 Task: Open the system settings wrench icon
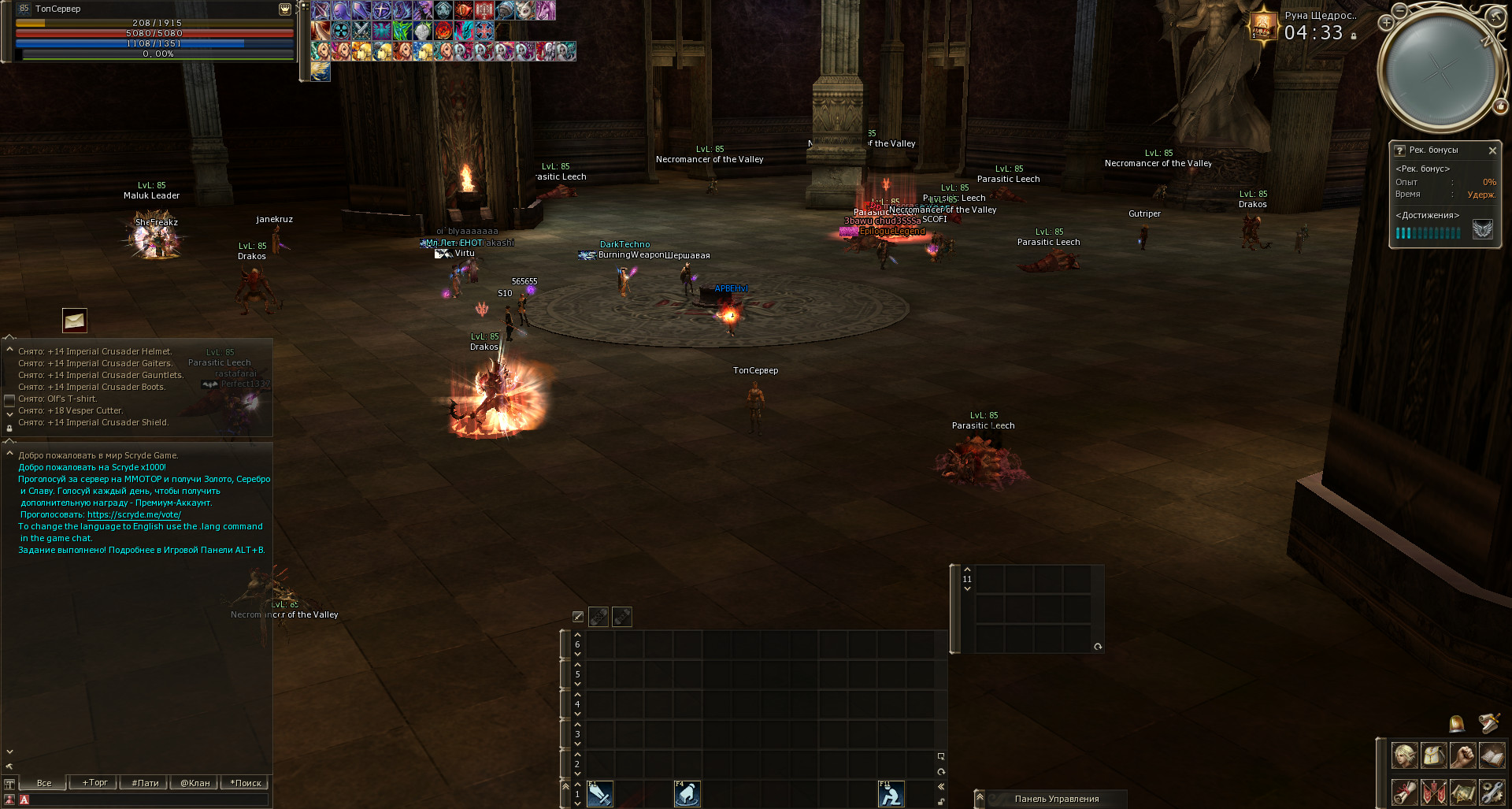(x=1492, y=791)
